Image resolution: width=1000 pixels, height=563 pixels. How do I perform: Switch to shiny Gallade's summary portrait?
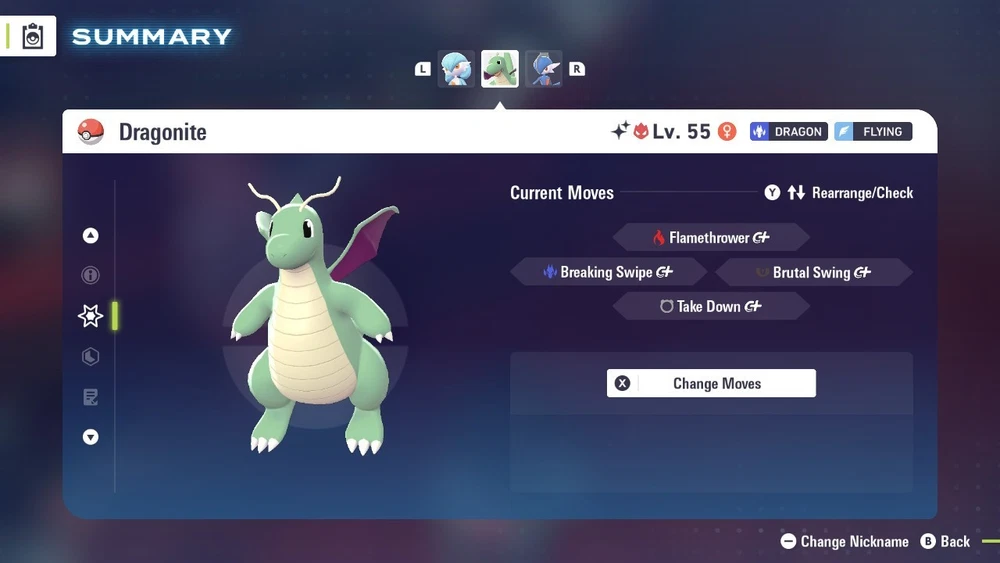544,69
